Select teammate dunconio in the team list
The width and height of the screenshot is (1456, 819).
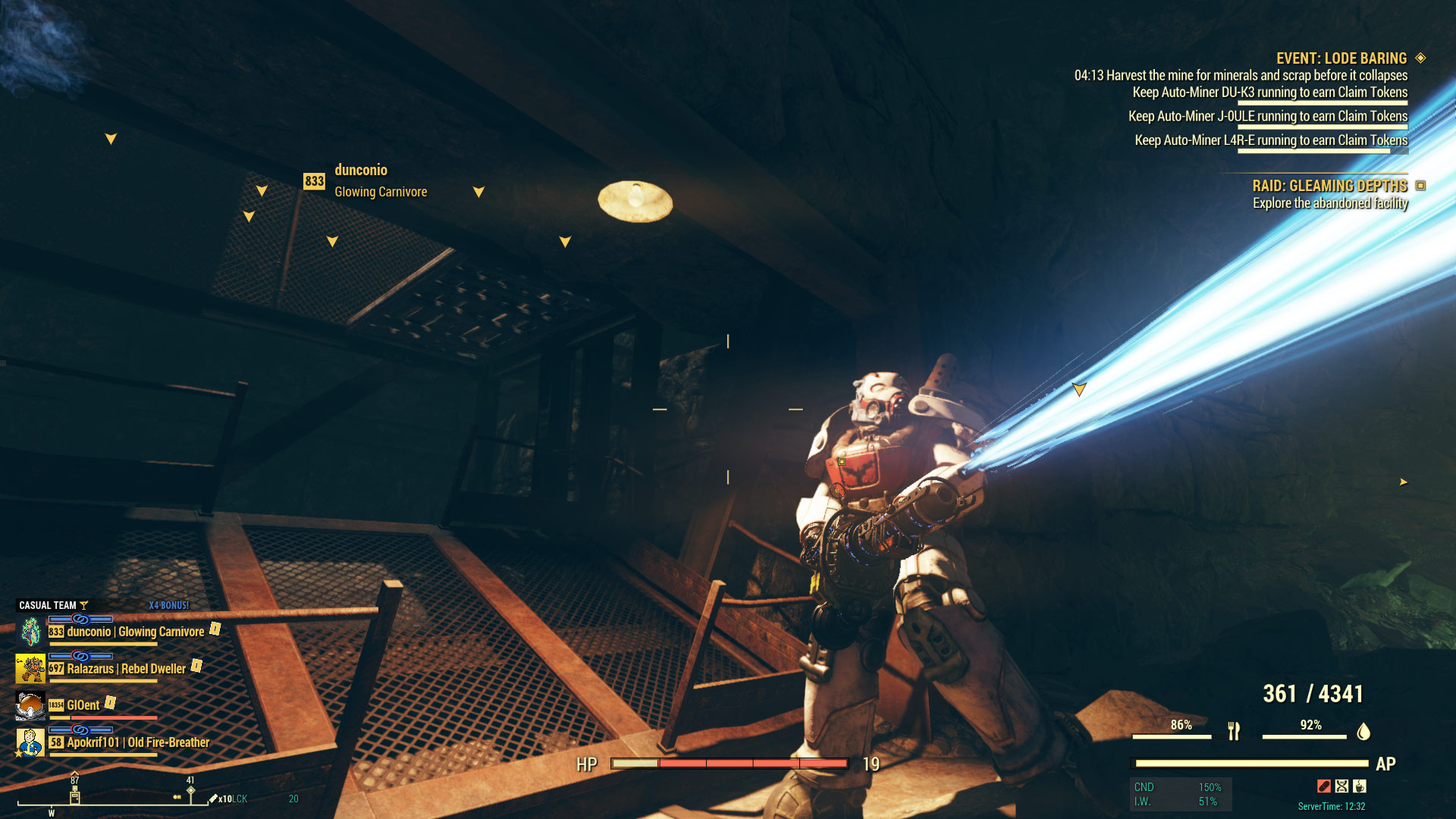(x=135, y=632)
